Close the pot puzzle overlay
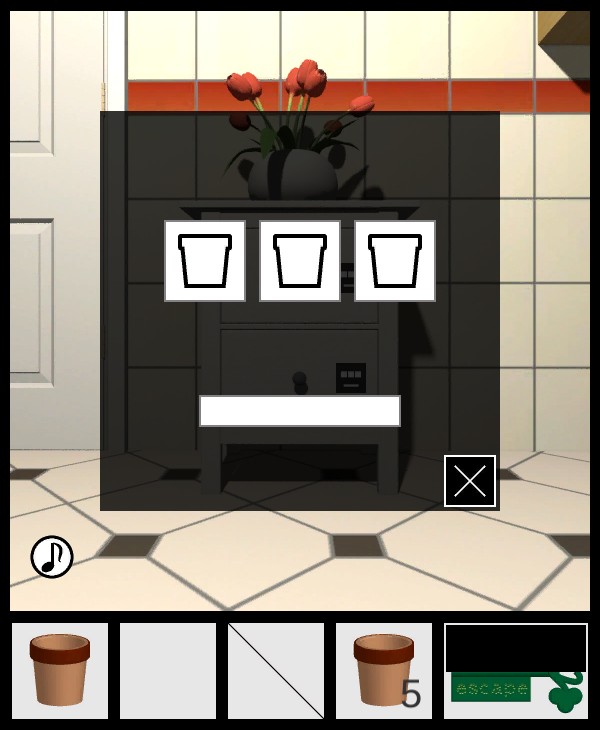The width and height of the screenshot is (600, 730). click(470, 481)
